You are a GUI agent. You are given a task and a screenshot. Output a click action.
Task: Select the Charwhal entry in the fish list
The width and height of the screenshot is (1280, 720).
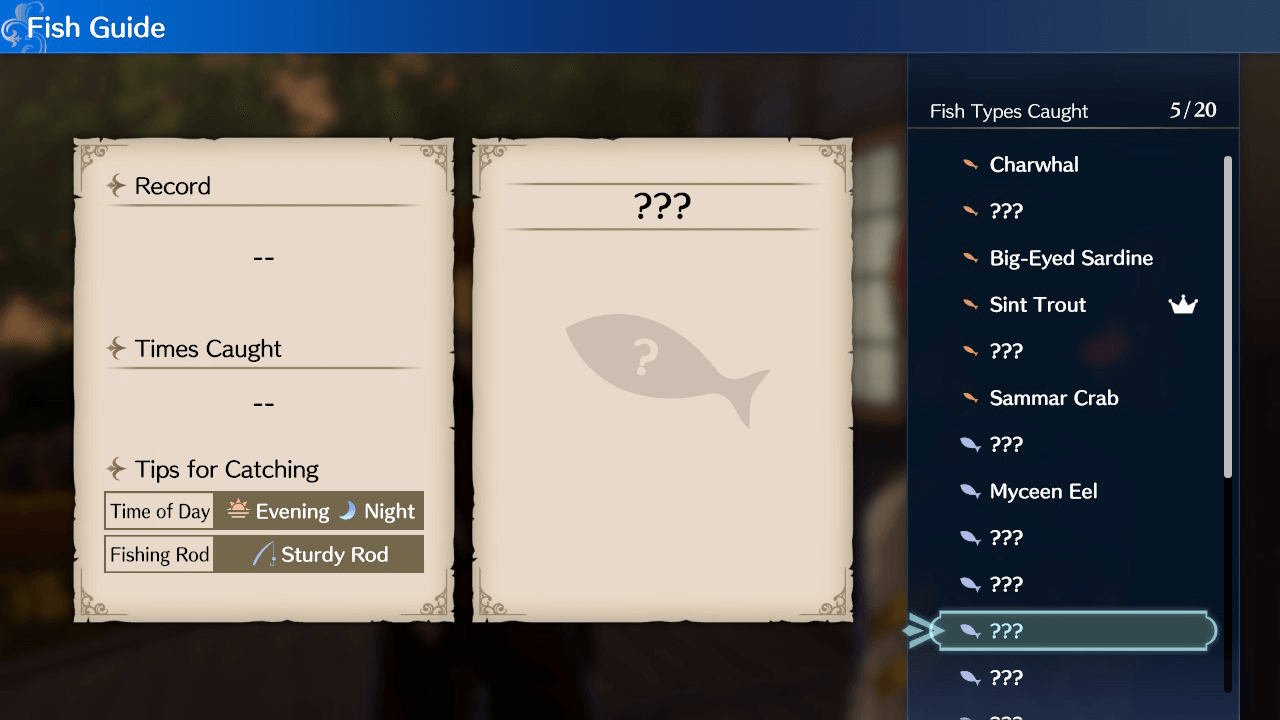[x=1033, y=164]
